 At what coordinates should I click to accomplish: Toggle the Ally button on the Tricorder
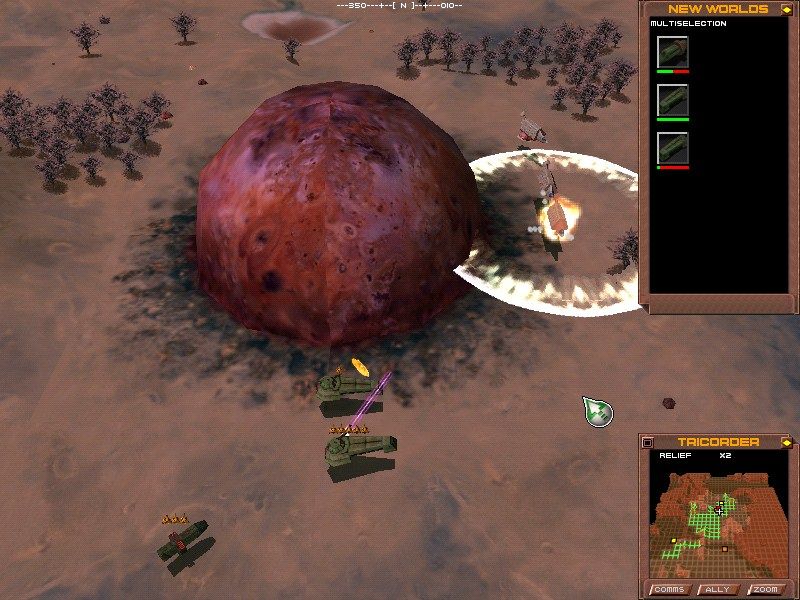pos(717,589)
